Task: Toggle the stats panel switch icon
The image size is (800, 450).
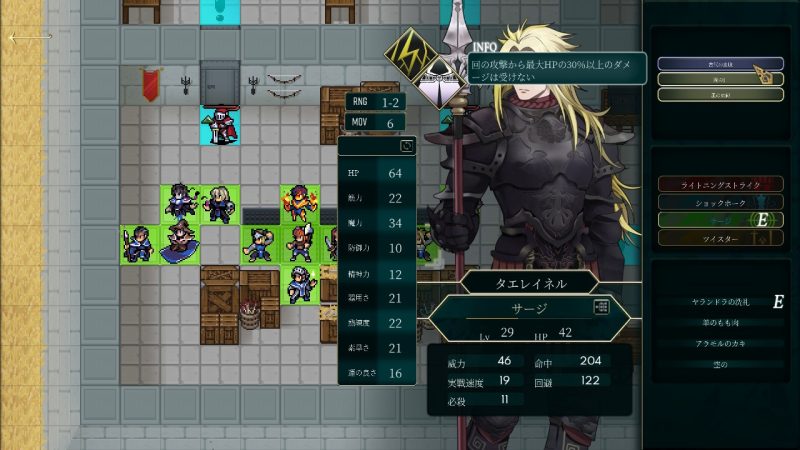Action: 406,147
